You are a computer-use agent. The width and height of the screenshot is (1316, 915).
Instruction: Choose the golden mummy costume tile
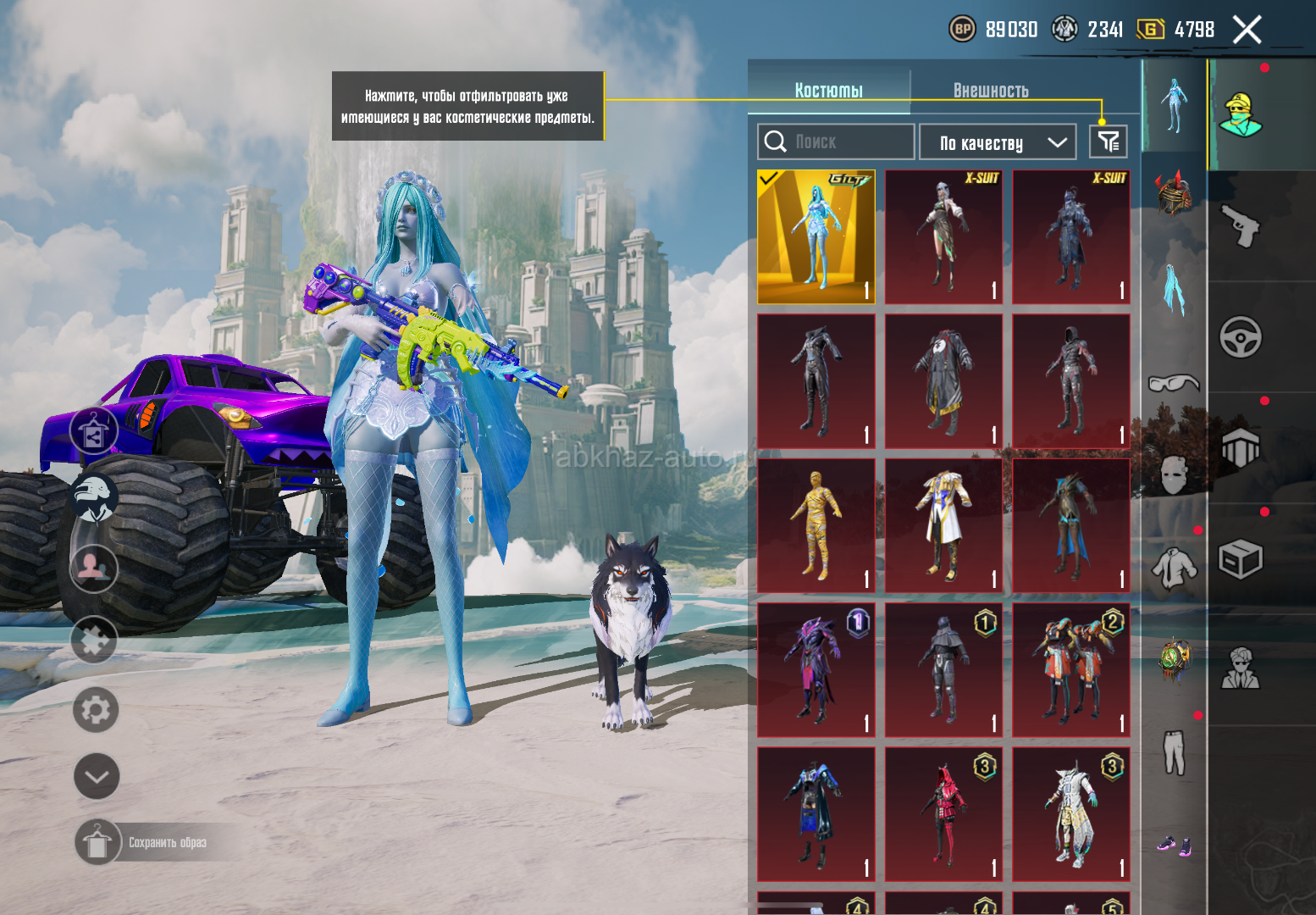pyautogui.click(x=816, y=525)
